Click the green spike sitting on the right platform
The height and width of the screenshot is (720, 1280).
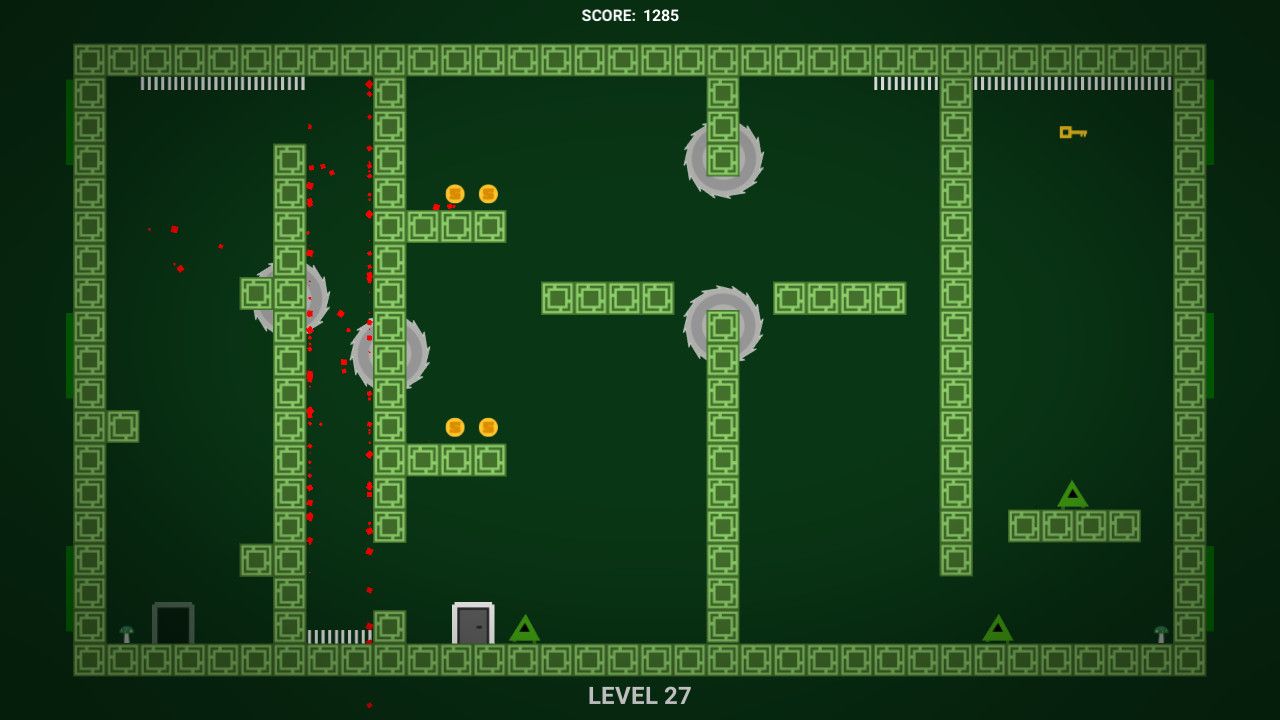pyautogui.click(x=1072, y=495)
